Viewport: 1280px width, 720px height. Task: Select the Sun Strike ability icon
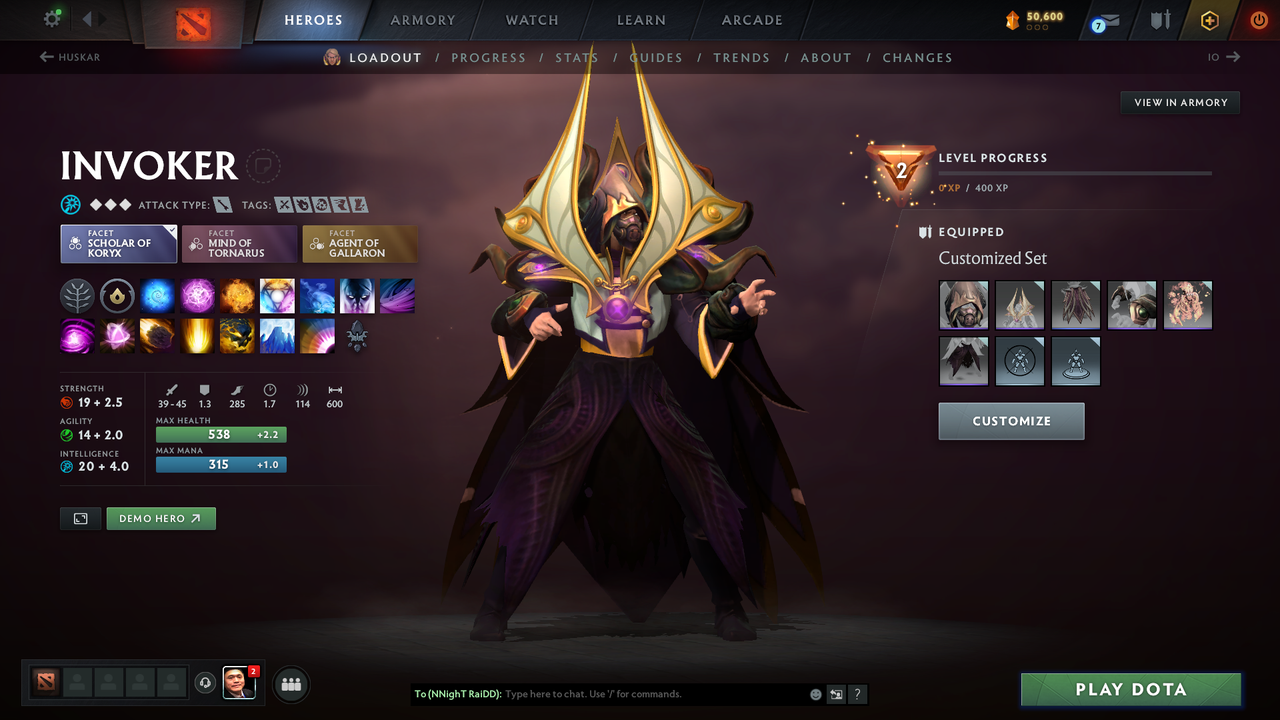pos(197,335)
